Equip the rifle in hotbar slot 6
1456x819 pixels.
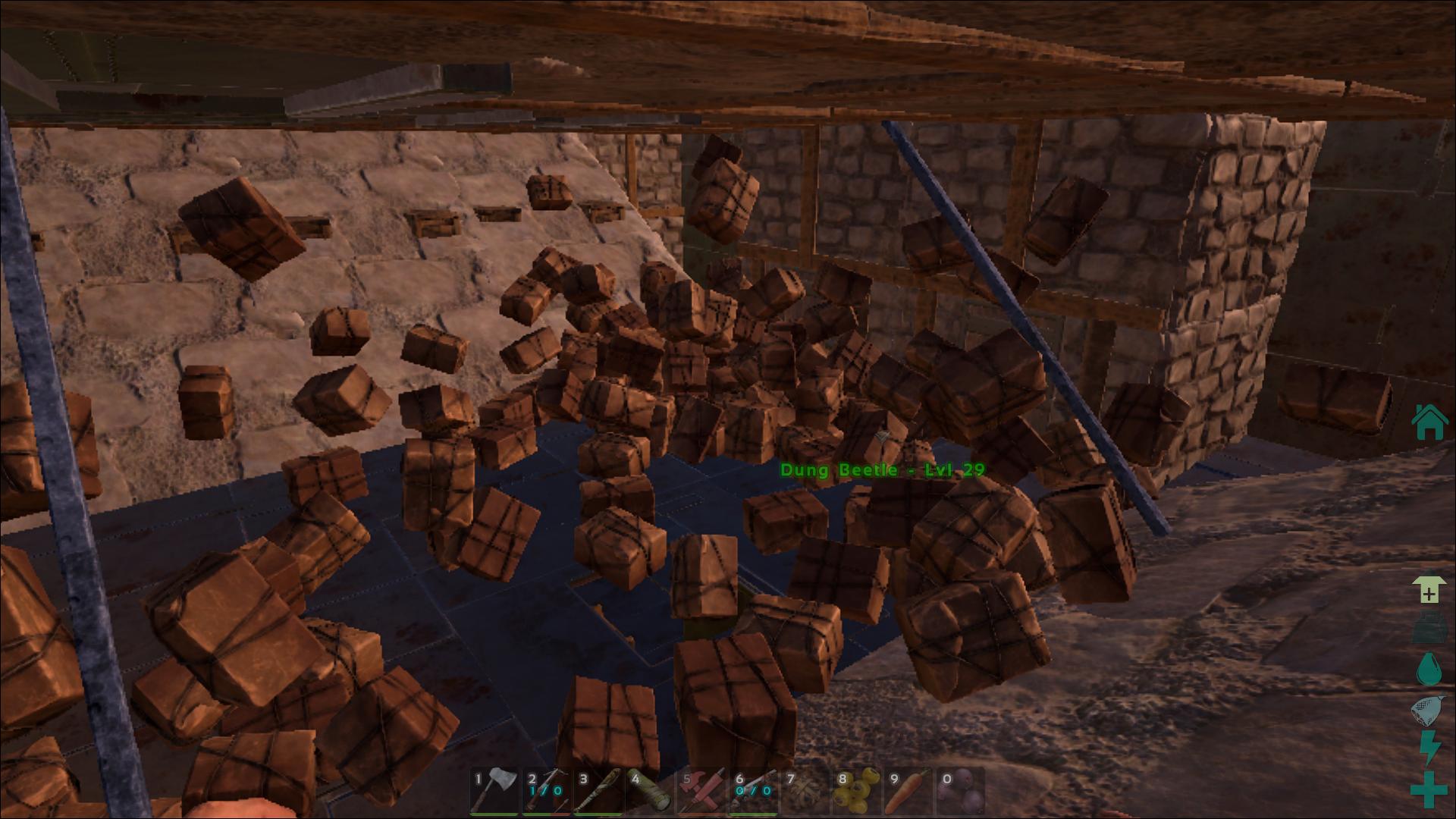click(x=753, y=790)
